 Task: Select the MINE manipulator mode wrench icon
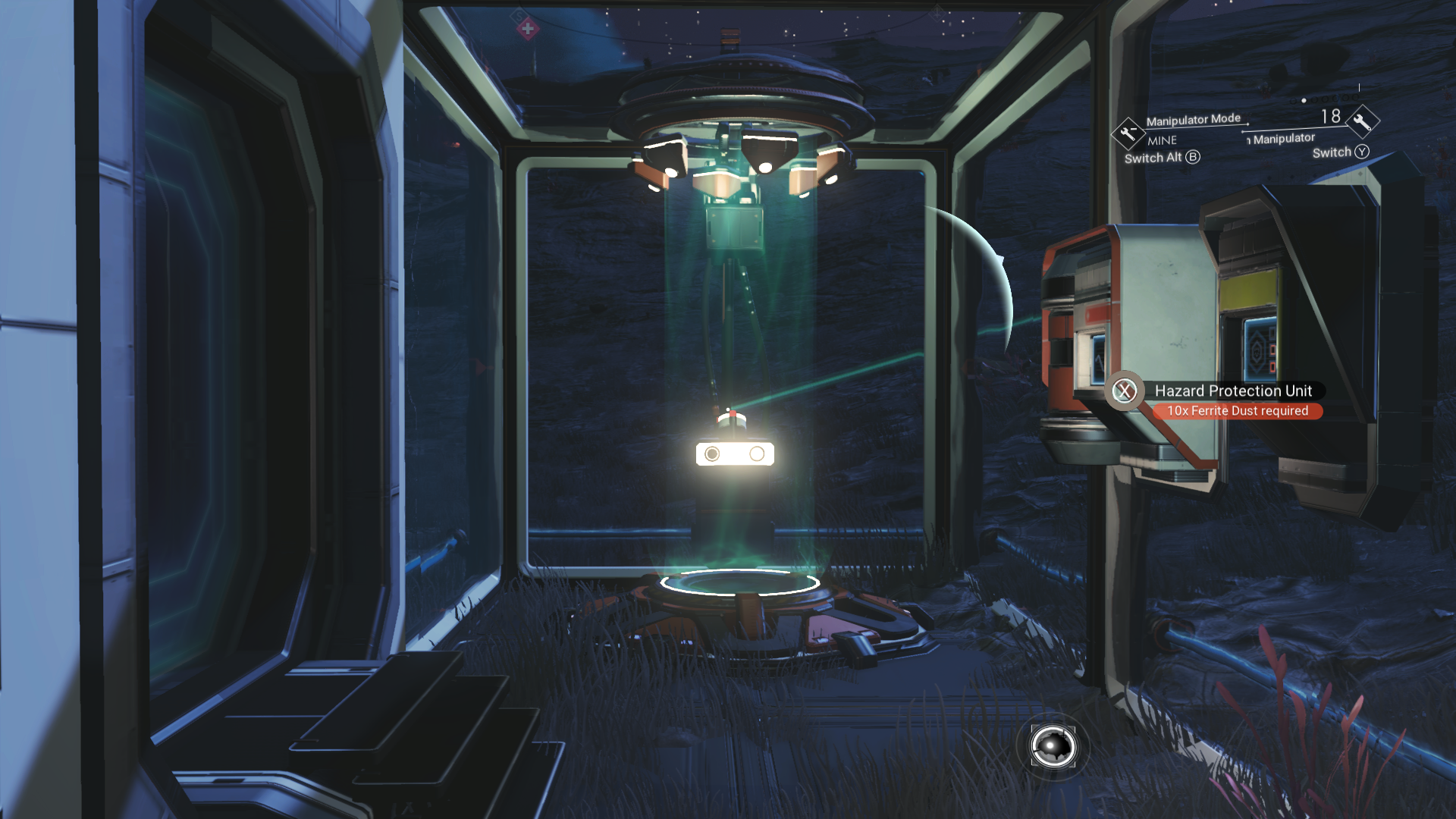1127,133
